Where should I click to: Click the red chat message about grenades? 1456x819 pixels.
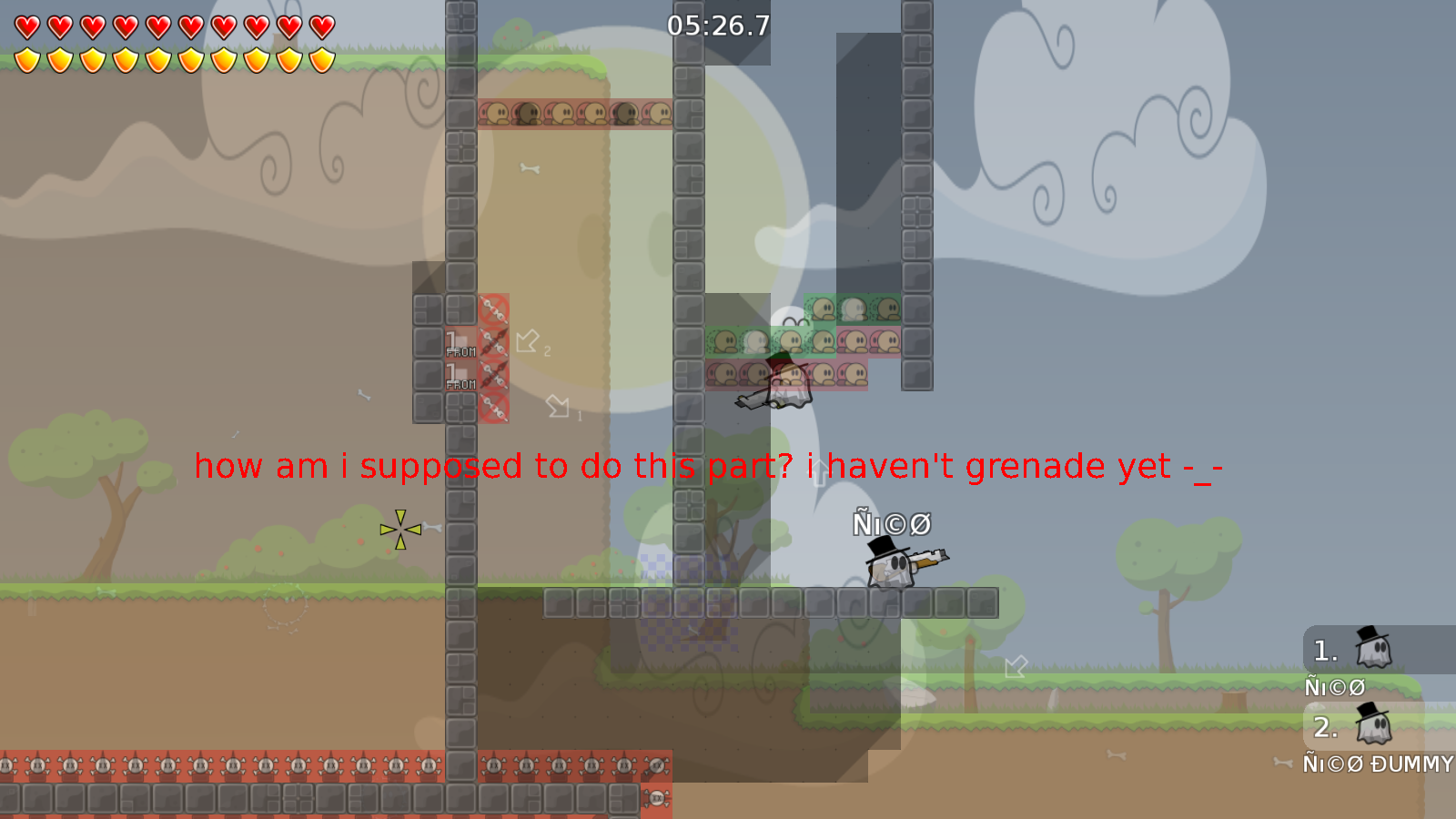710,467
